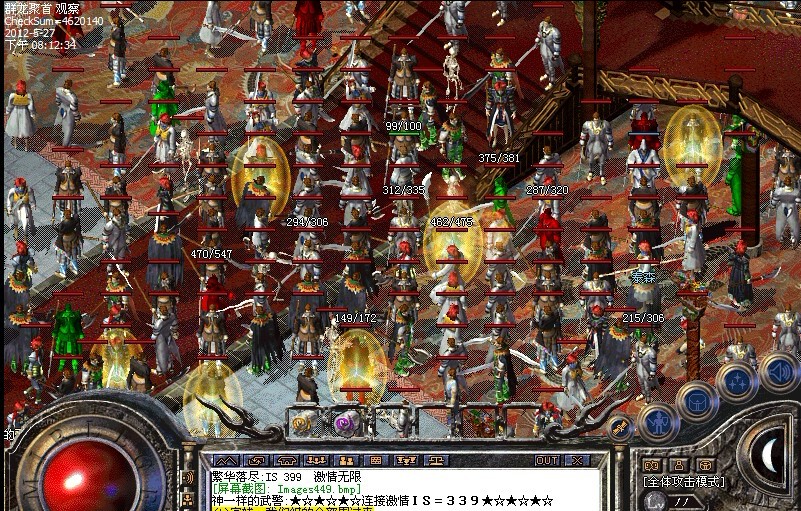This screenshot has height=511, width=801.
Task: Click the OUT button above chat
Action: point(546,460)
